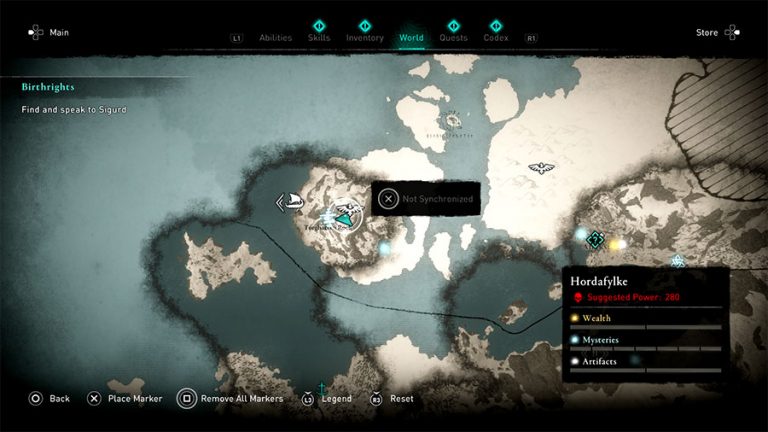Click the eagle marker over the snowfield

tap(541, 168)
